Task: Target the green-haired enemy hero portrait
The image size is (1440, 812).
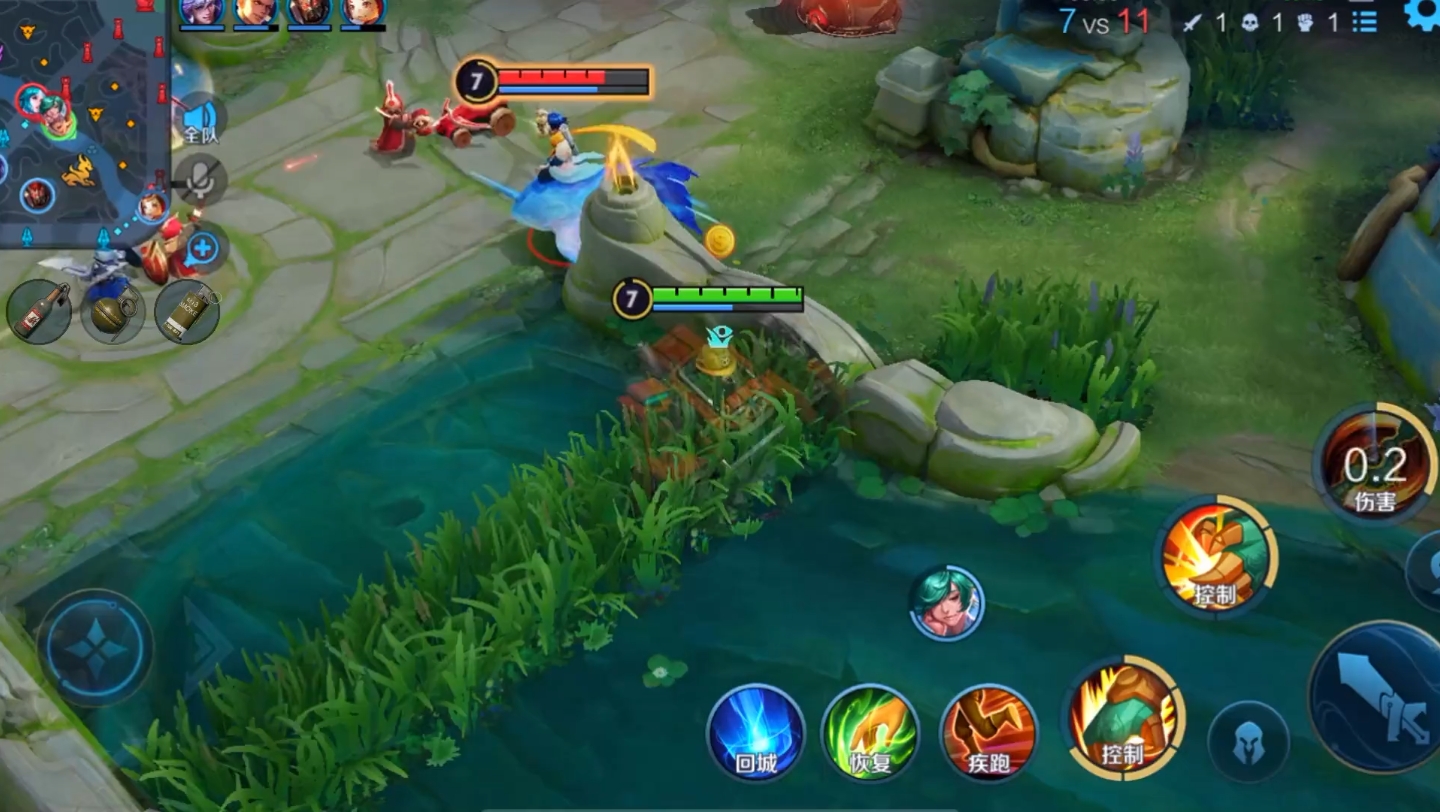Action: point(946,603)
